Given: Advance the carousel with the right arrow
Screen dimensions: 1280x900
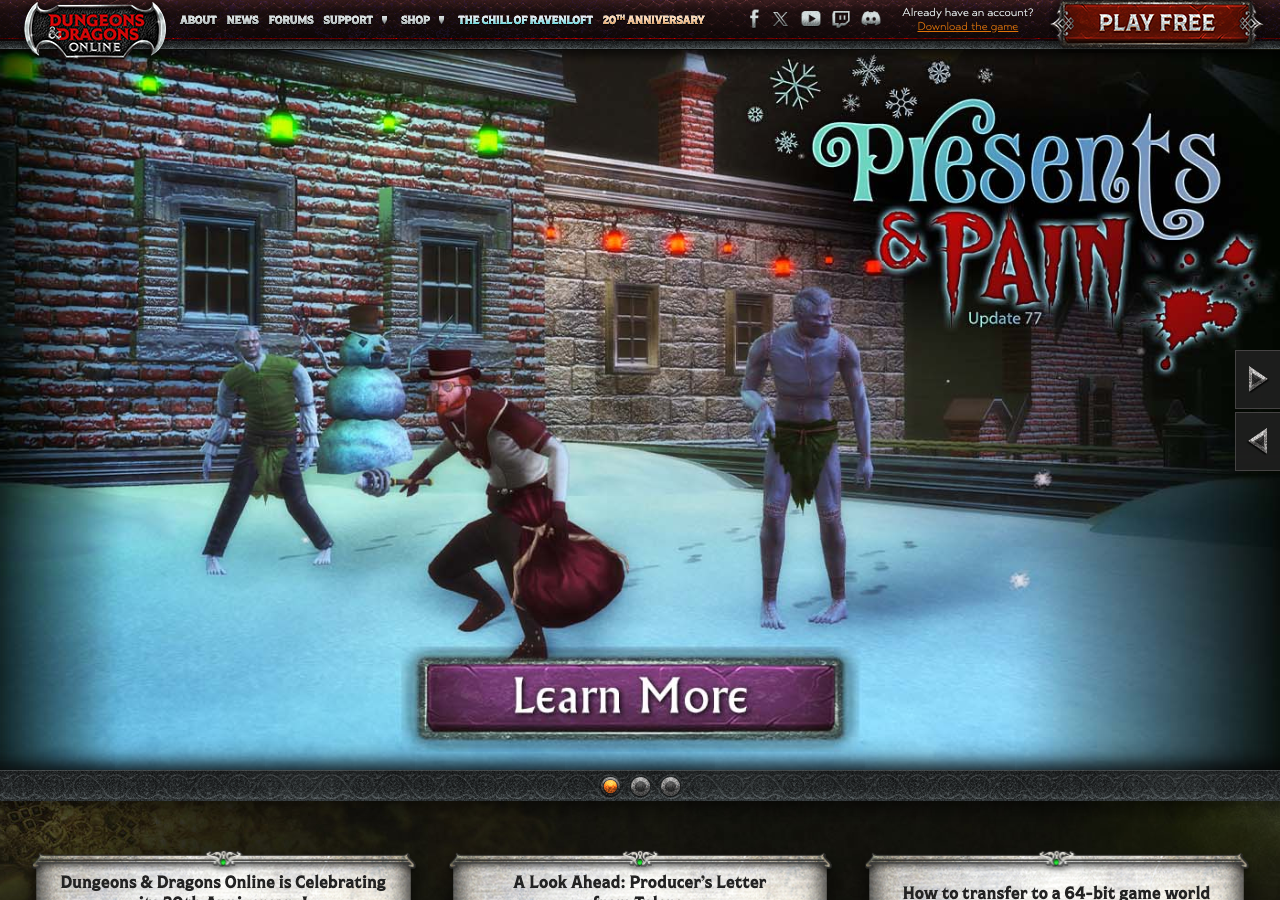Looking at the screenshot, I should coord(1257,378).
